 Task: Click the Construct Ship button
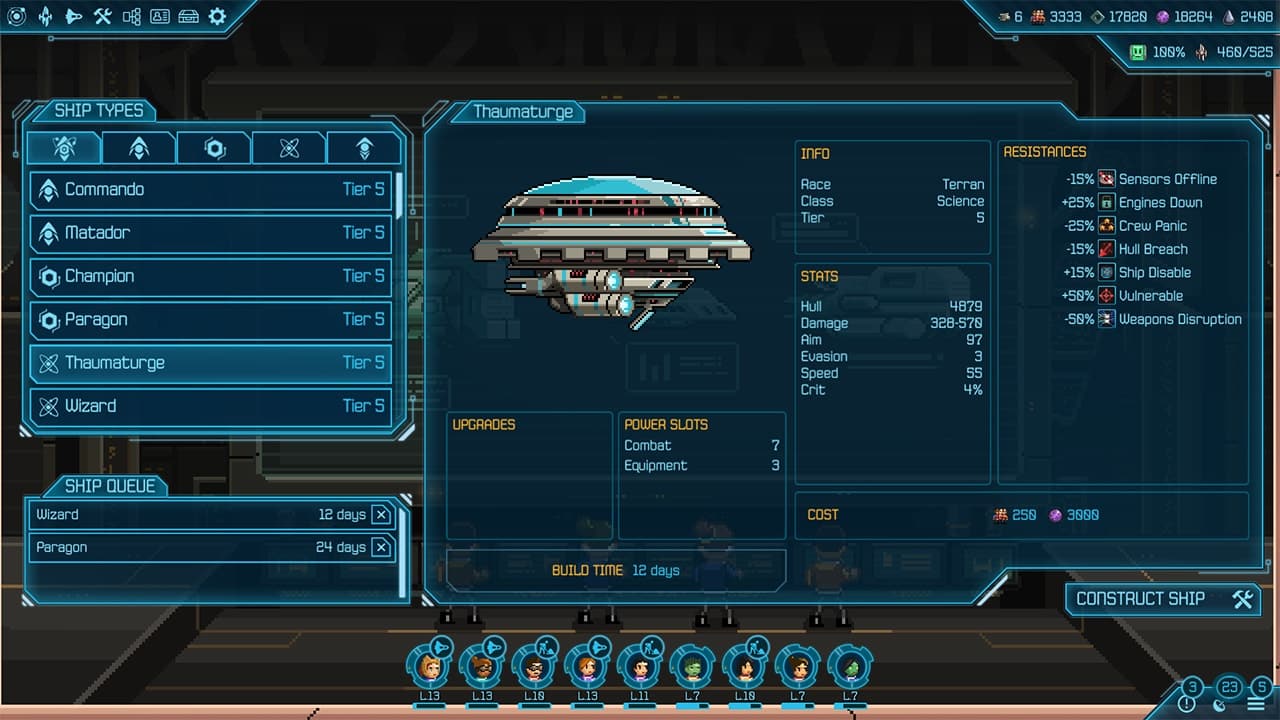click(x=1162, y=599)
